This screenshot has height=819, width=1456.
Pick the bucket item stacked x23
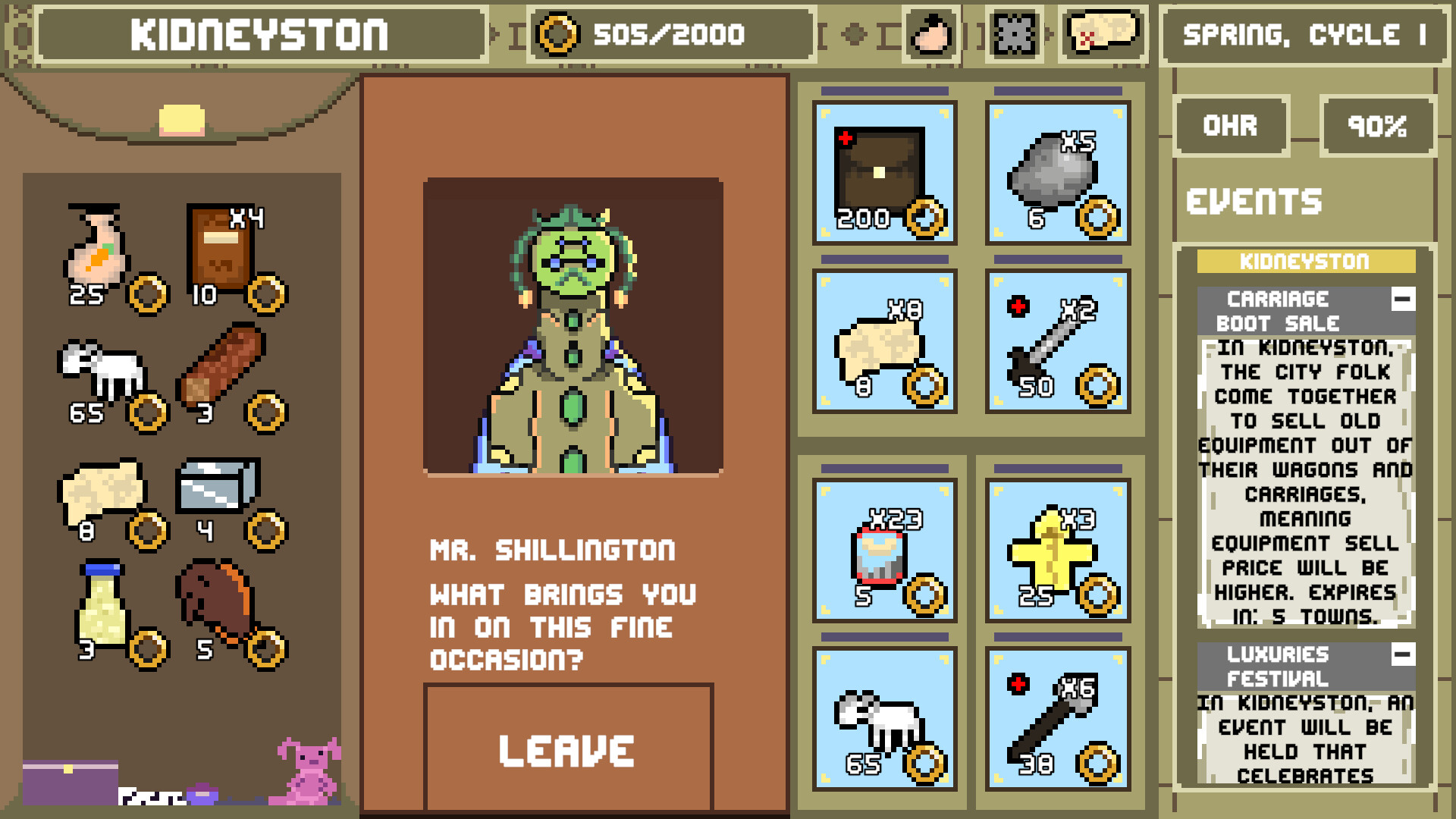[x=884, y=551]
